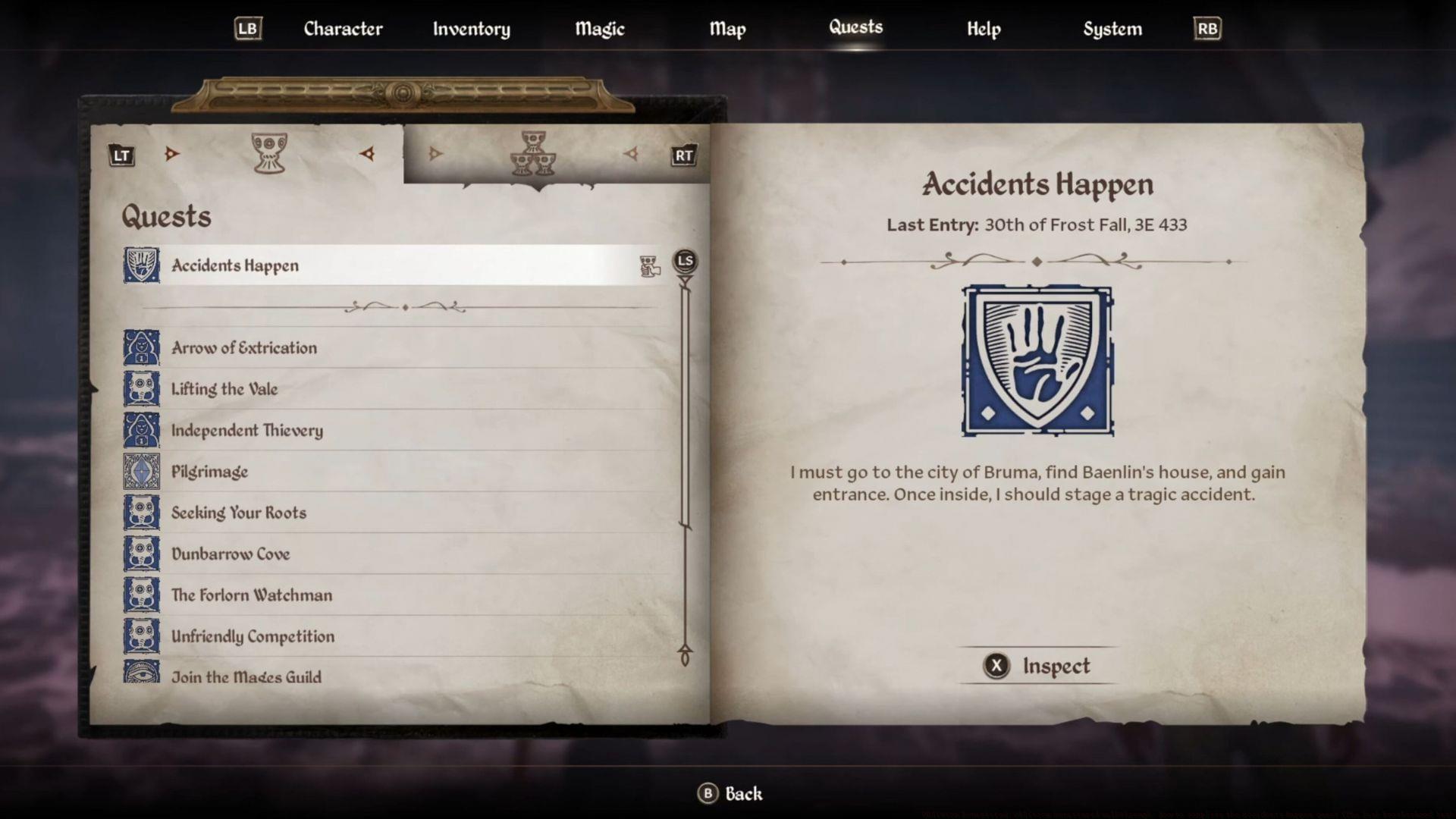Screen dimensions: 1456x819
Task: Click the Mages Guild icon next to Arrow of Extrication
Action: (141, 347)
